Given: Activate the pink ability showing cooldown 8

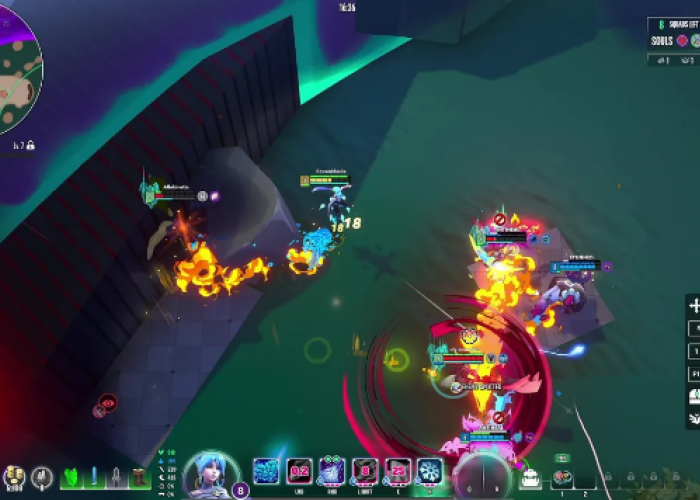Looking at the screenshot, I should (366, 471).
